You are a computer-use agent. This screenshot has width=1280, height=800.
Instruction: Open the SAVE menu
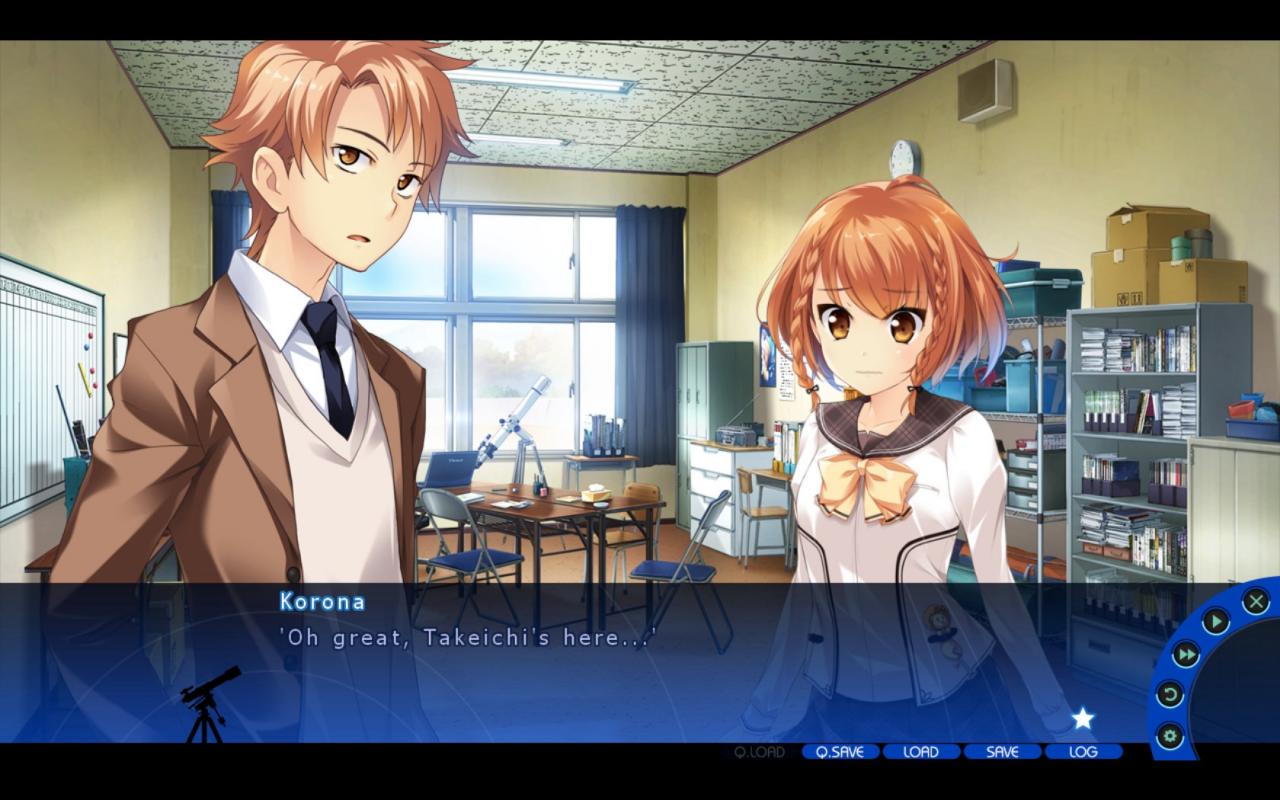pyautogui.click(x=1002, y=752)
